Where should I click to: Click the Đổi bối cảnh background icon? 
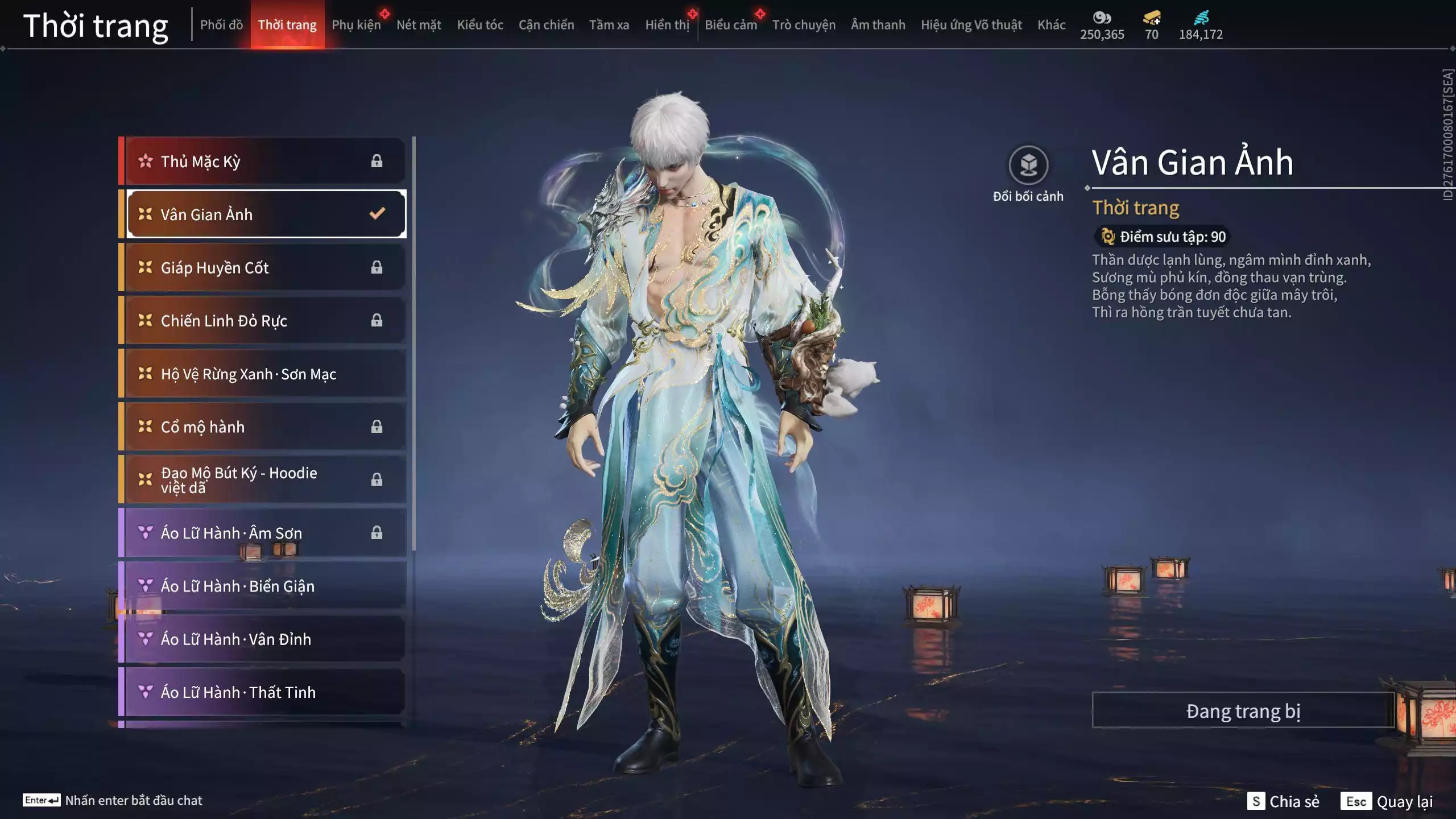coord(1028,166)
